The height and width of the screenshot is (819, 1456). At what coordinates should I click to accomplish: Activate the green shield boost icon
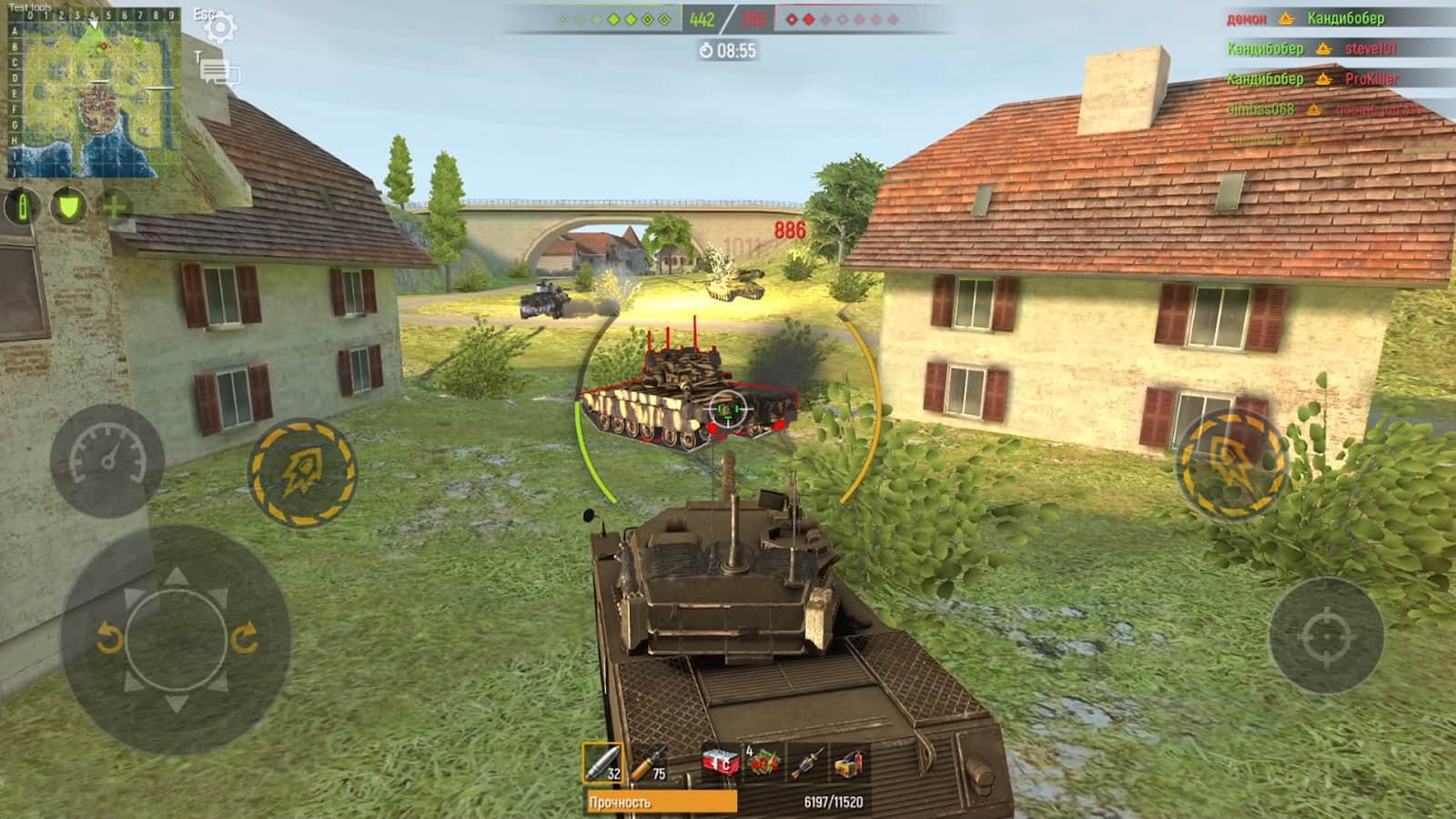click(x=68, y=206)
